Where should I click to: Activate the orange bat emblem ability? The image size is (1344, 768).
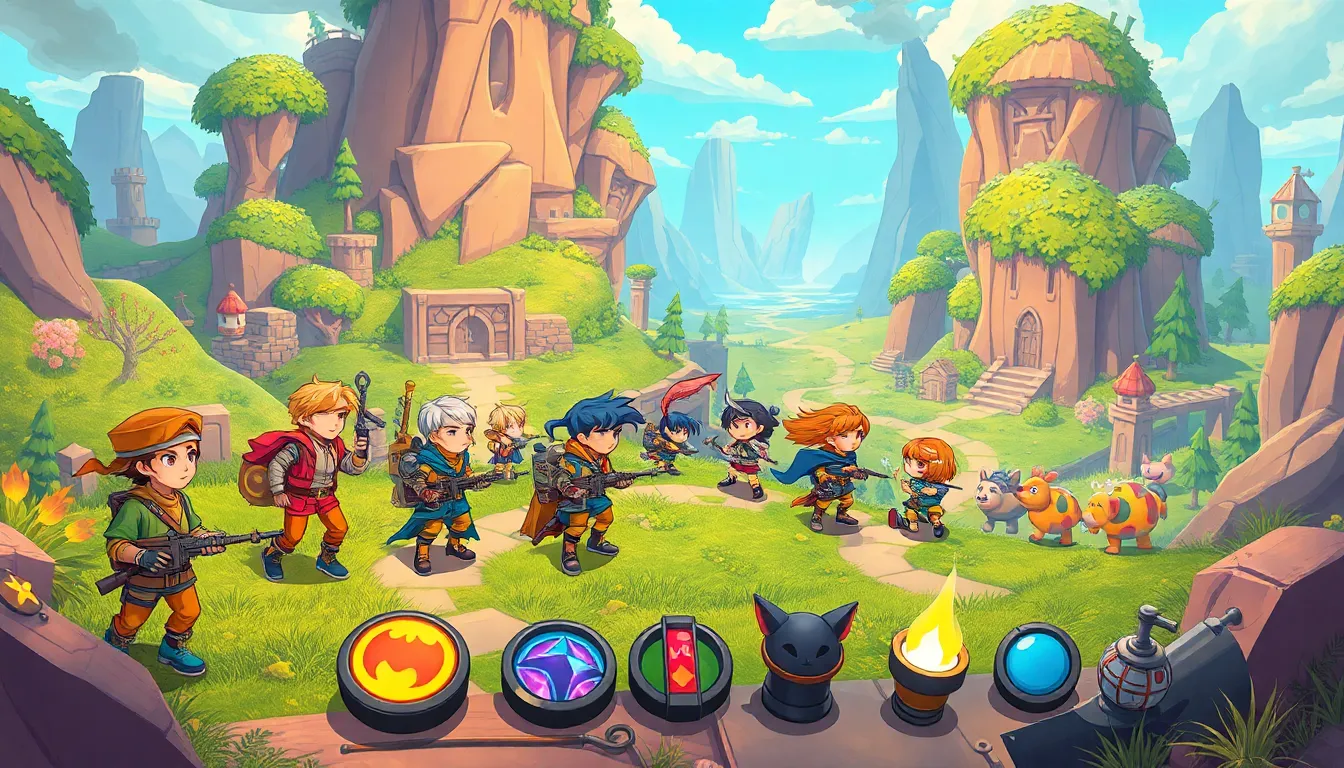tap(403, 660)
